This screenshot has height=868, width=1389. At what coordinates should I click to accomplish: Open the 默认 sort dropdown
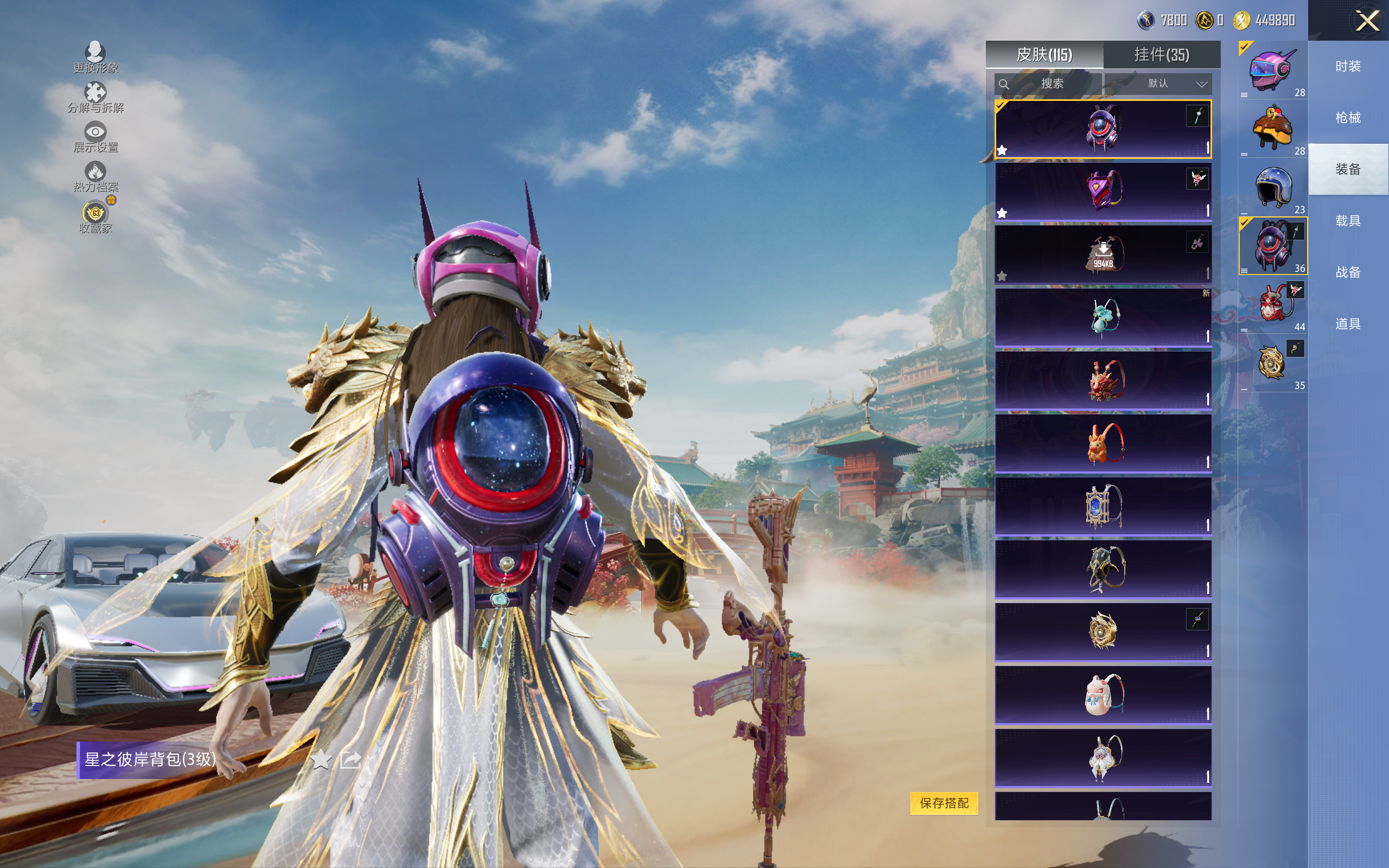[x=1165, y=84]
